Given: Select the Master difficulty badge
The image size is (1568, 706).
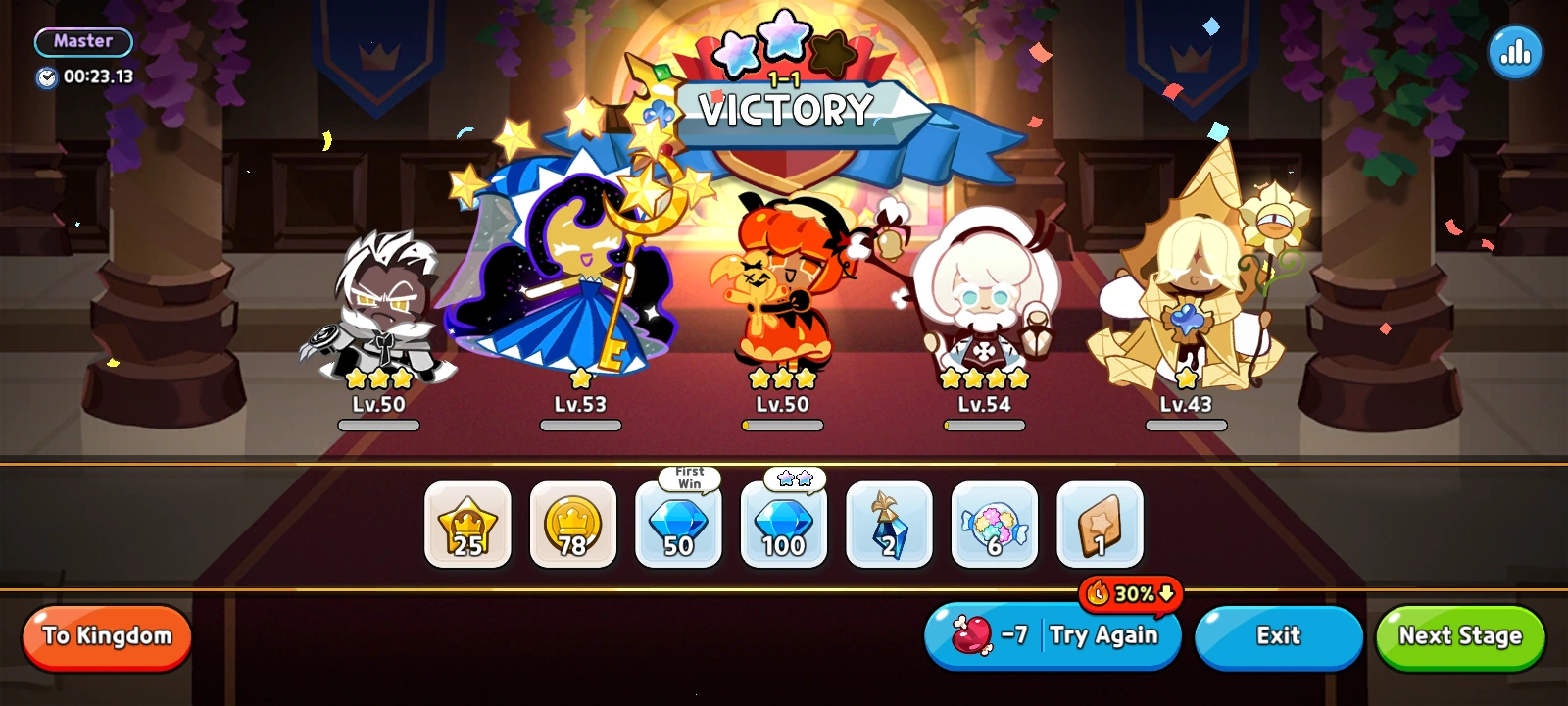Looking at the screenshot, I should pyautogui.click(x=83, y=41).
